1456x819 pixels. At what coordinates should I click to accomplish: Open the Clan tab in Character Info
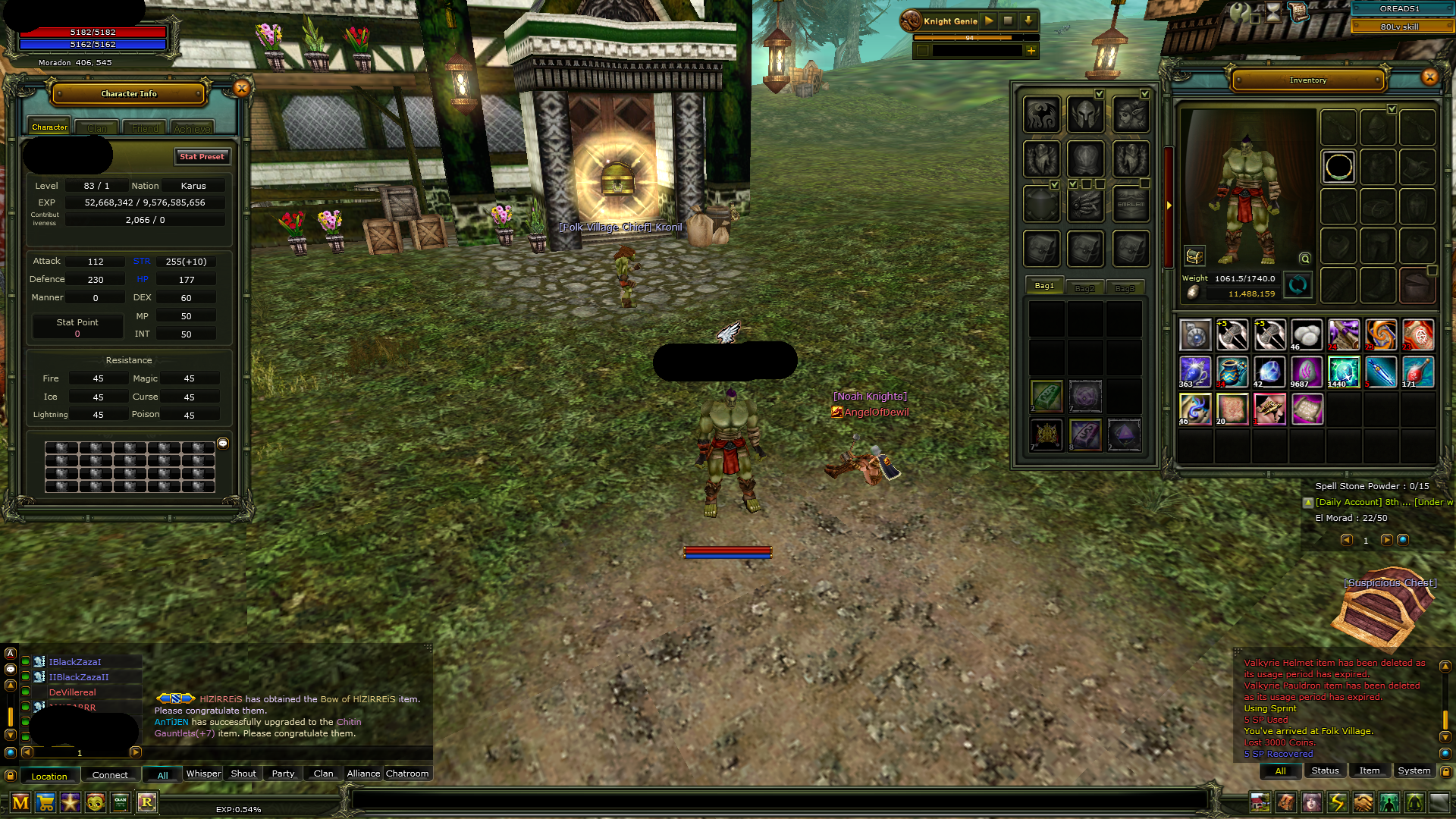tap(96, 127)
